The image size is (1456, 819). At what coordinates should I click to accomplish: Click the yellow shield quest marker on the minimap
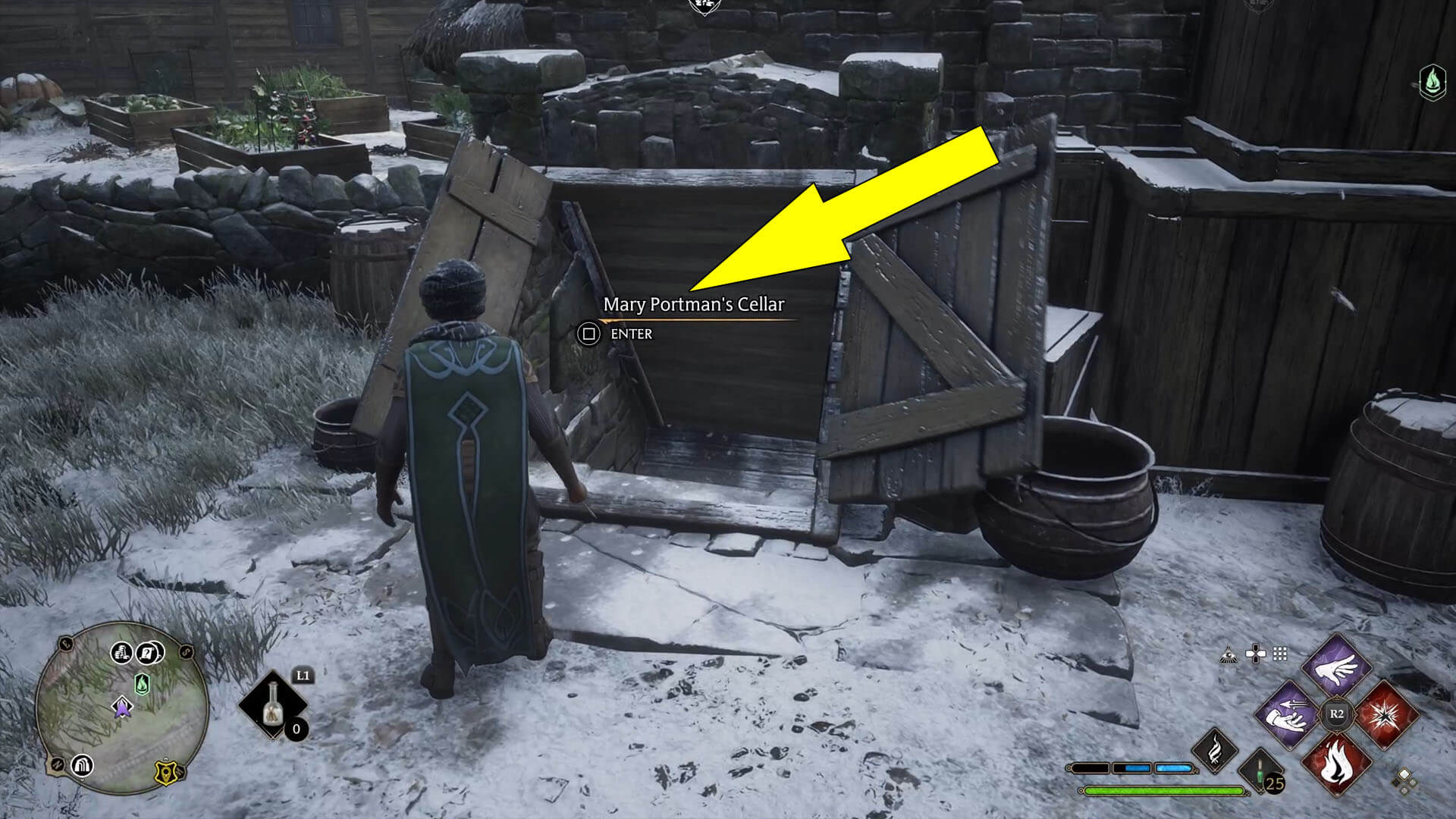coord(166,771)
